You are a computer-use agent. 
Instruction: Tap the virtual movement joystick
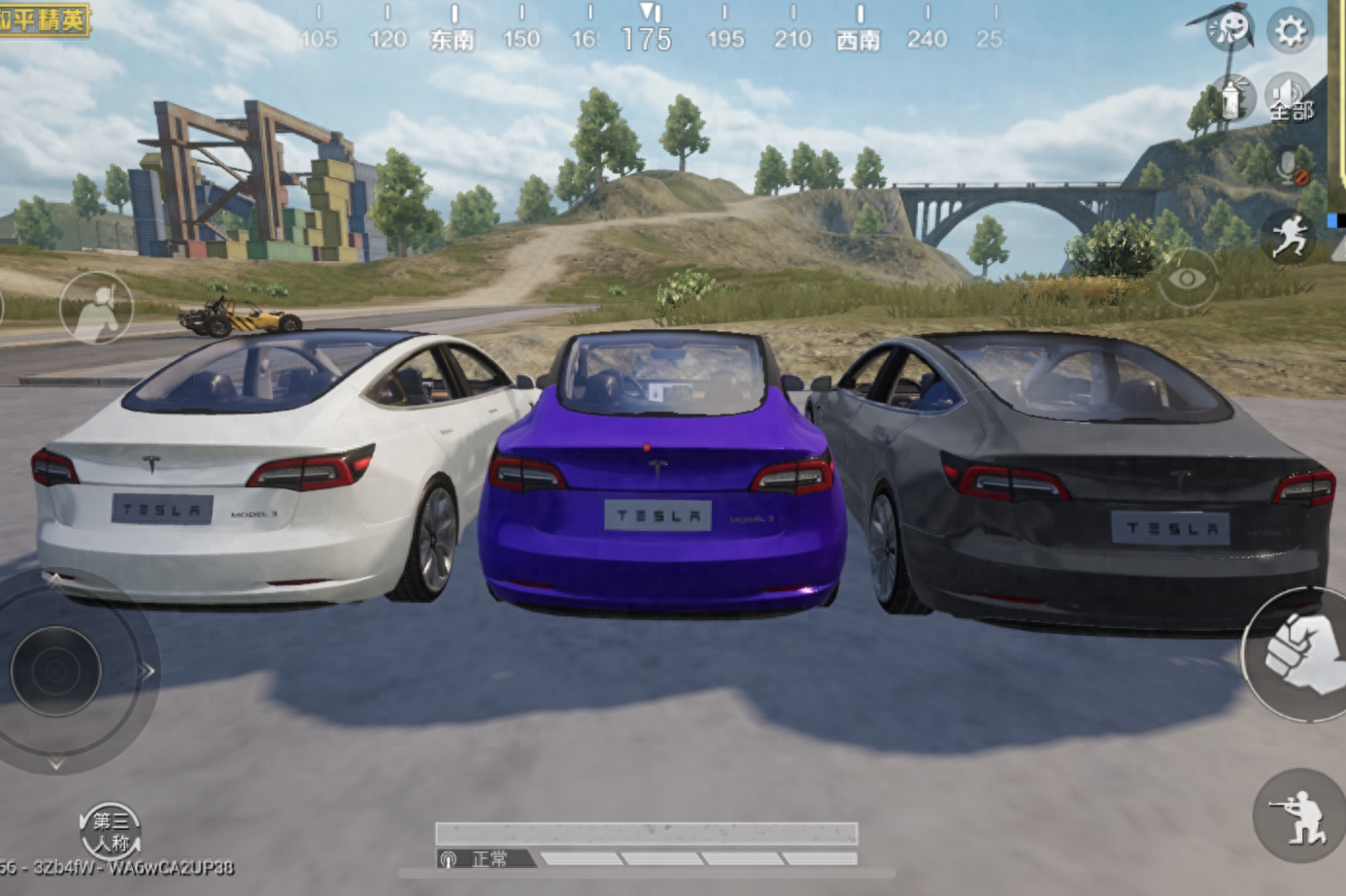(56, 670)
